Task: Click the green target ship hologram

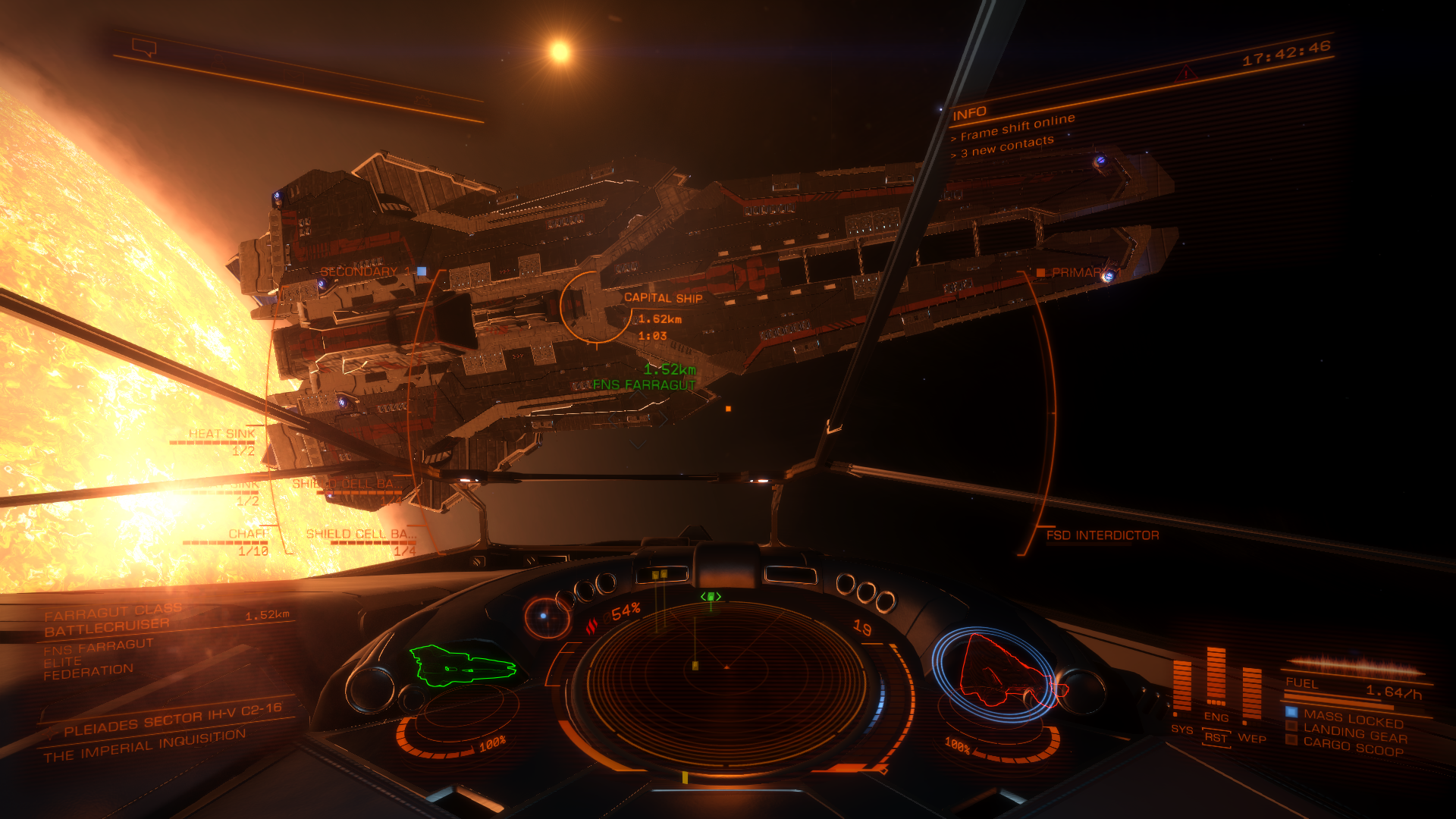Action: click(x=462, y=667)
